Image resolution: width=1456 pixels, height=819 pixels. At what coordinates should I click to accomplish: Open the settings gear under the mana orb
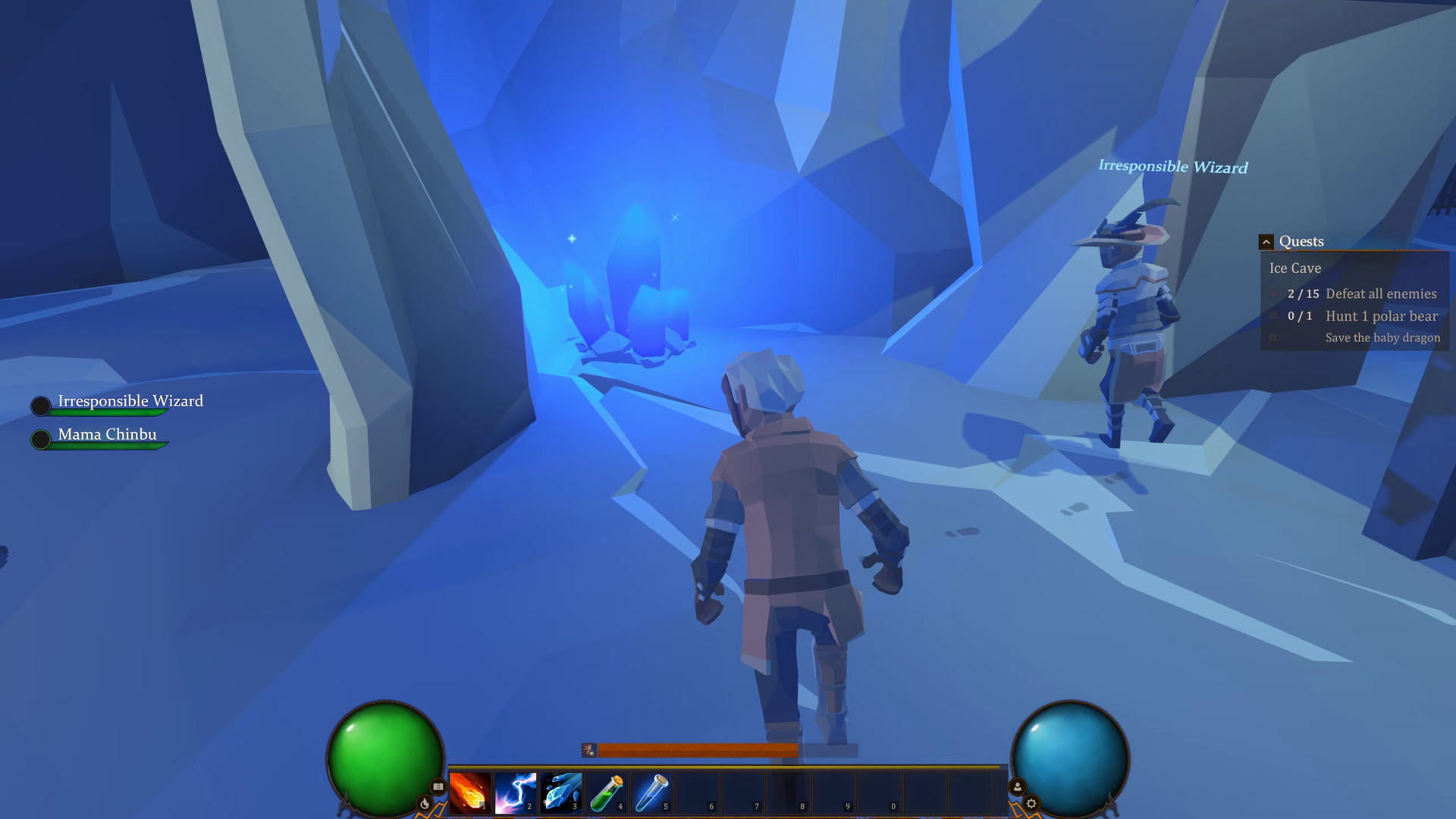point(1032,803)
